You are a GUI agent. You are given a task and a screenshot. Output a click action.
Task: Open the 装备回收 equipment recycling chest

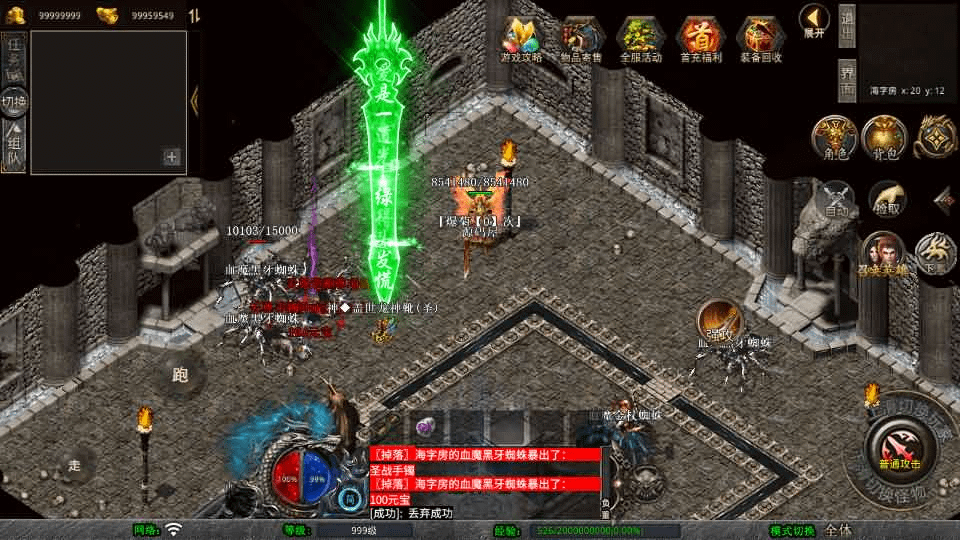761,39
